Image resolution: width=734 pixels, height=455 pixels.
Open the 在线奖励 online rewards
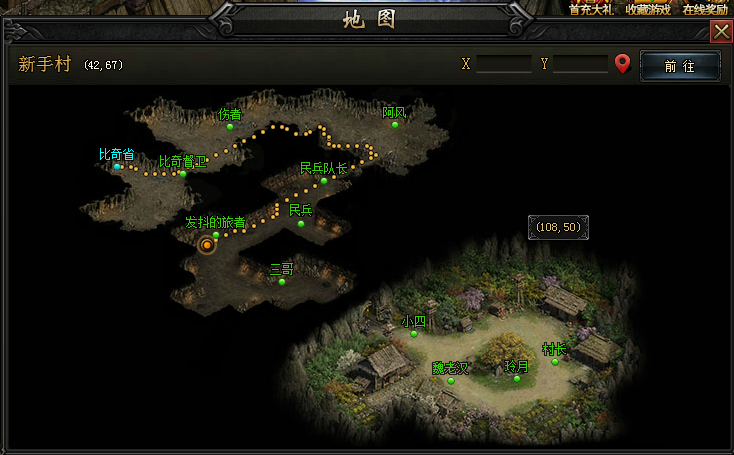point(706,9)
